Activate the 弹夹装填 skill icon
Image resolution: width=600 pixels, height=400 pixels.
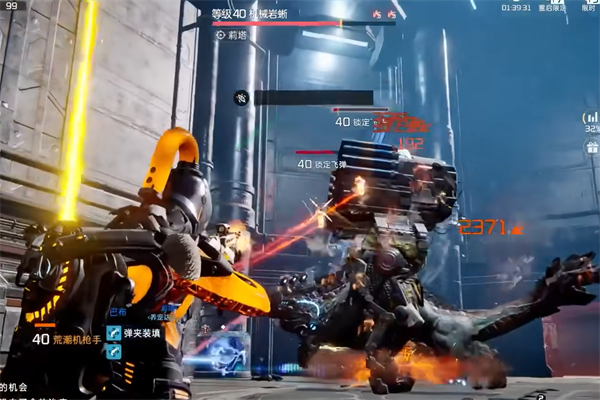pyautogui.click(x=114, y=334)
